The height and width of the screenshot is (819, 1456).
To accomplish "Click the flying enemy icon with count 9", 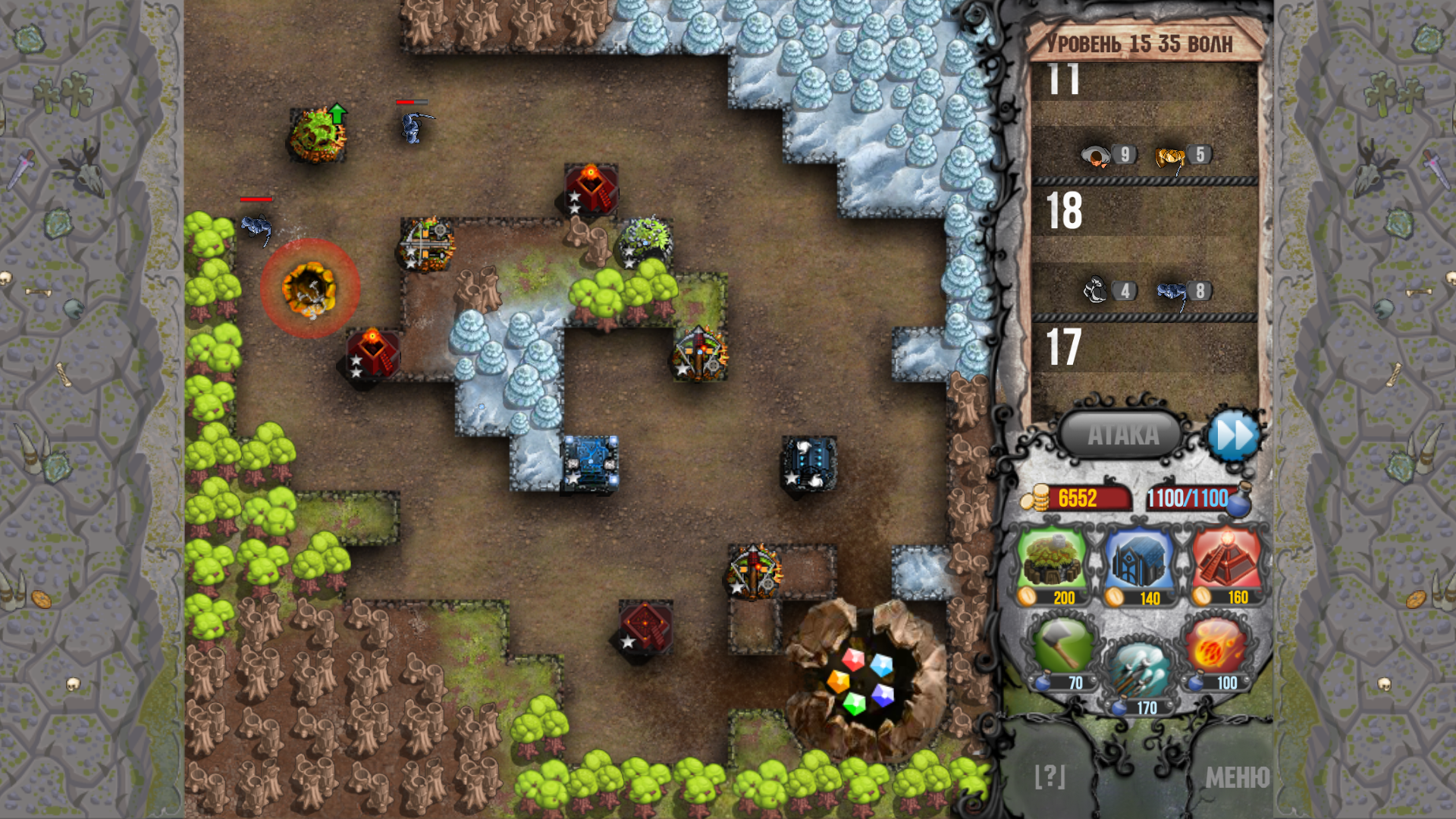I will pyautogui.click(x=1095, y=154).
